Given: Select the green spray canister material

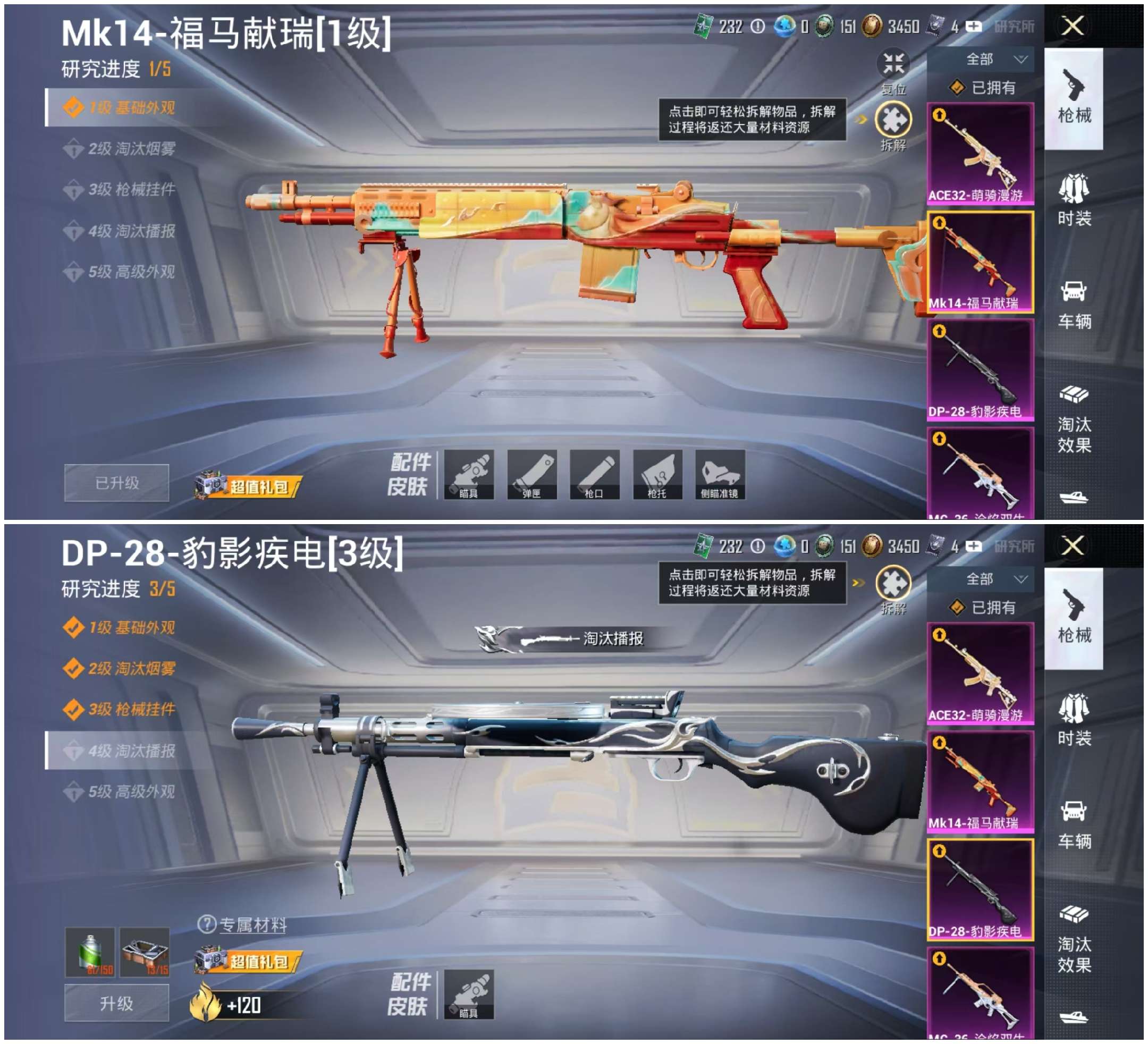Looking at the screenshot, I should [90, 952].
